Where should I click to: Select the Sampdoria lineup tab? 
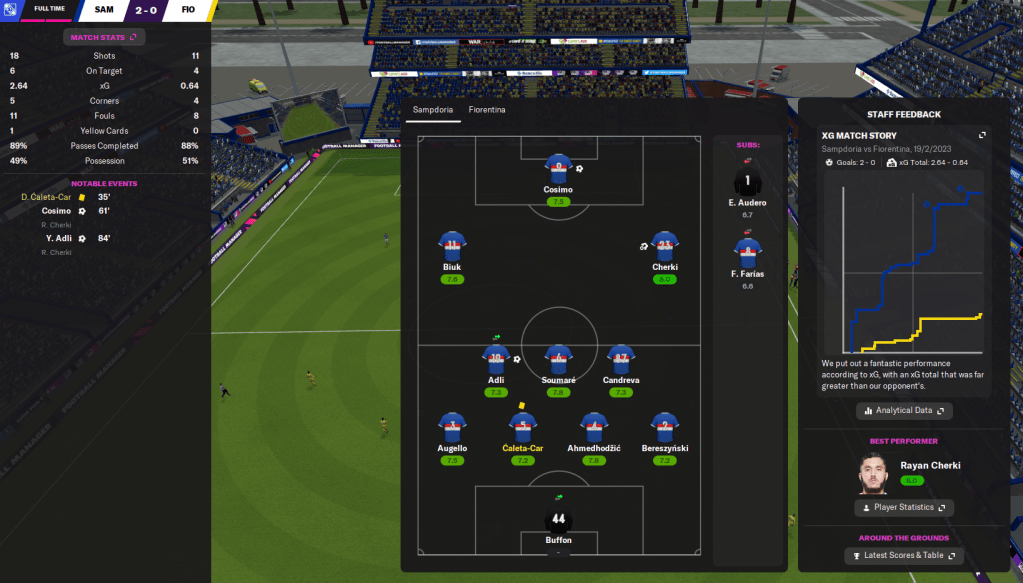pyautogui.click(x=432, y=109)
